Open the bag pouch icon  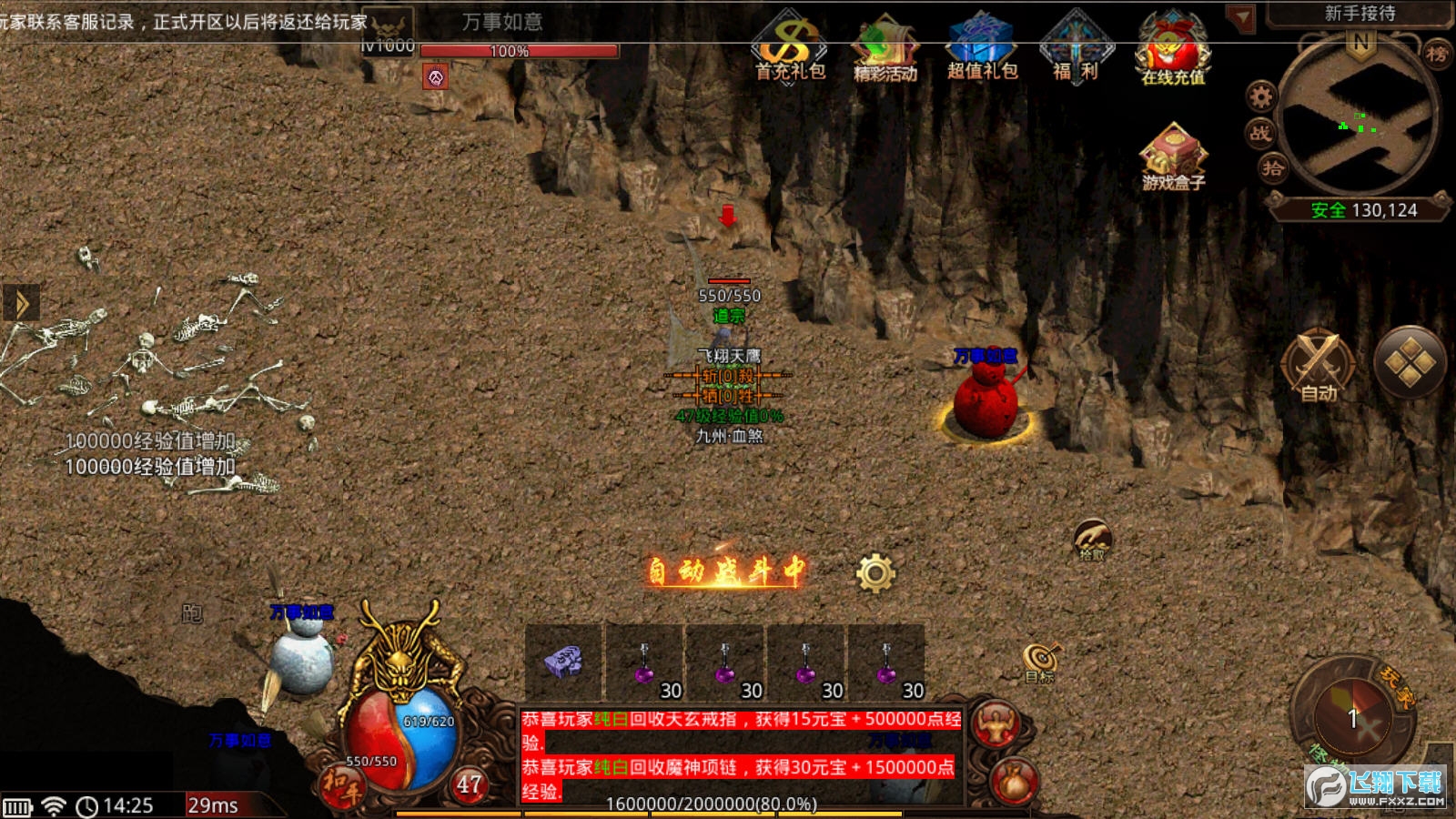tap(1014, 781)
